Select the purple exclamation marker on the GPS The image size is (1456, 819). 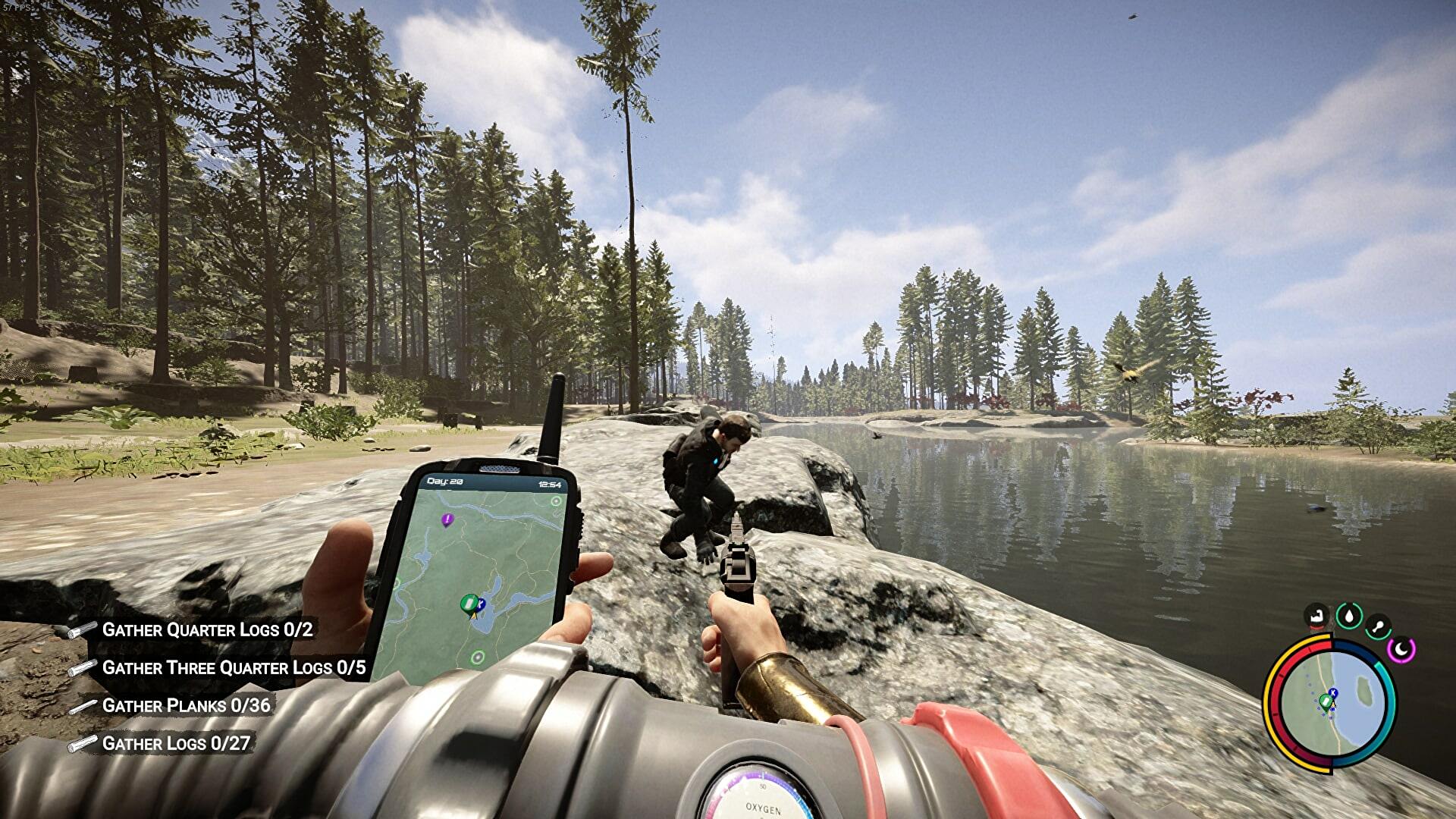pos(447,519)
